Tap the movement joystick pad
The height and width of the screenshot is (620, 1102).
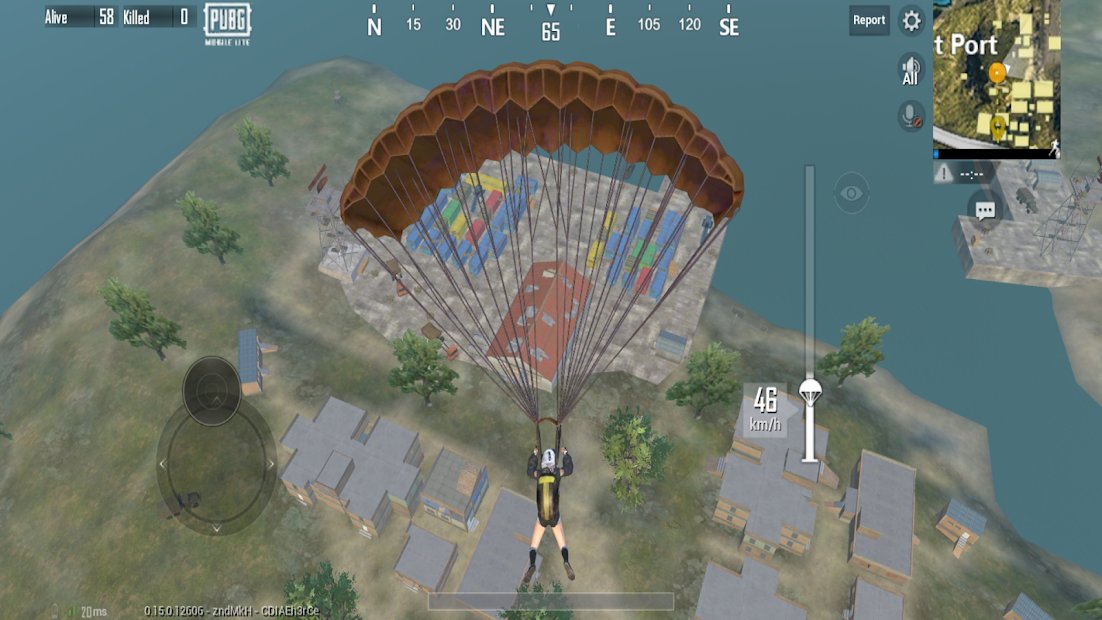(x=216, y=463)
